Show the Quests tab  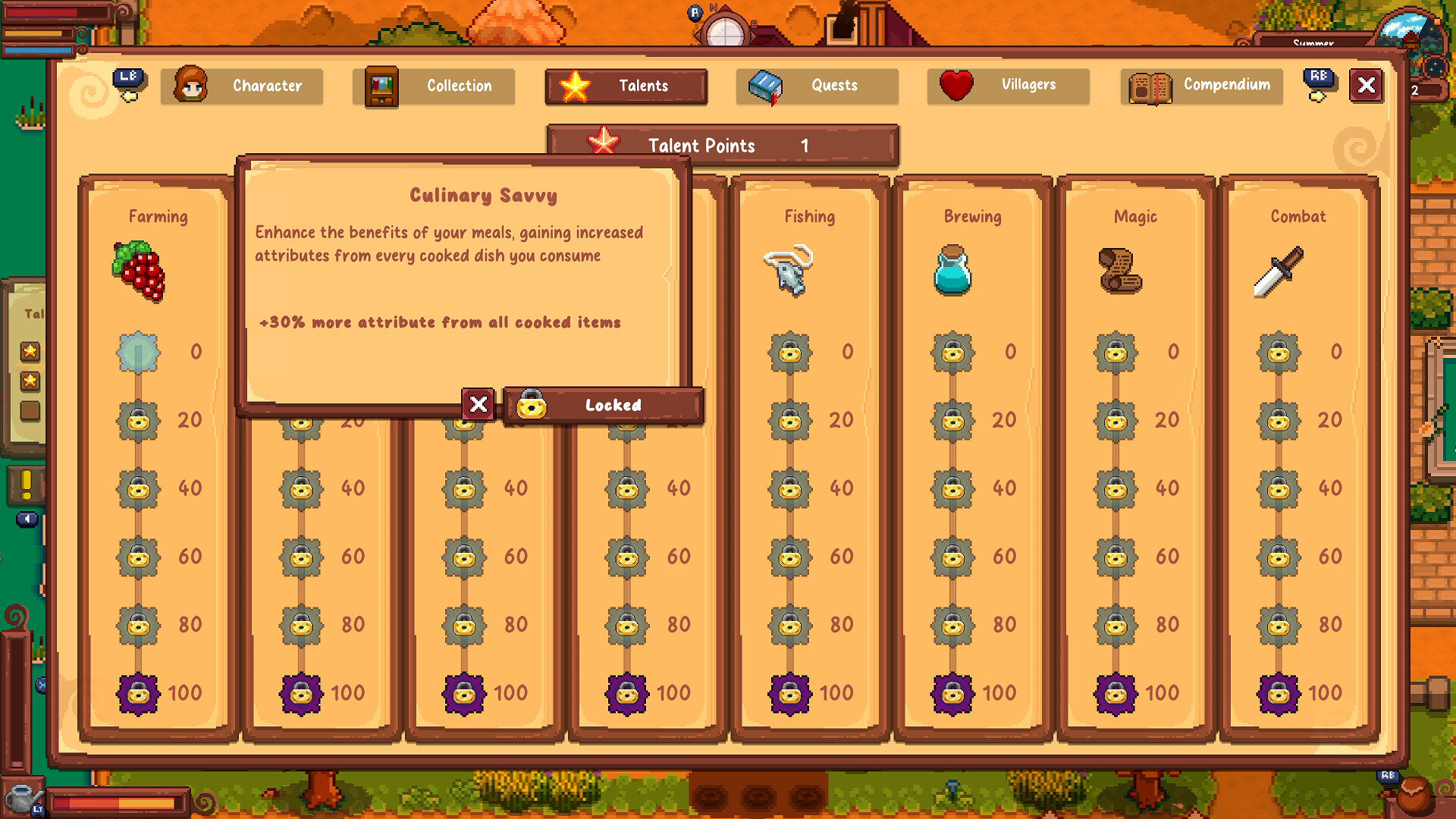[x=817, y=86]
